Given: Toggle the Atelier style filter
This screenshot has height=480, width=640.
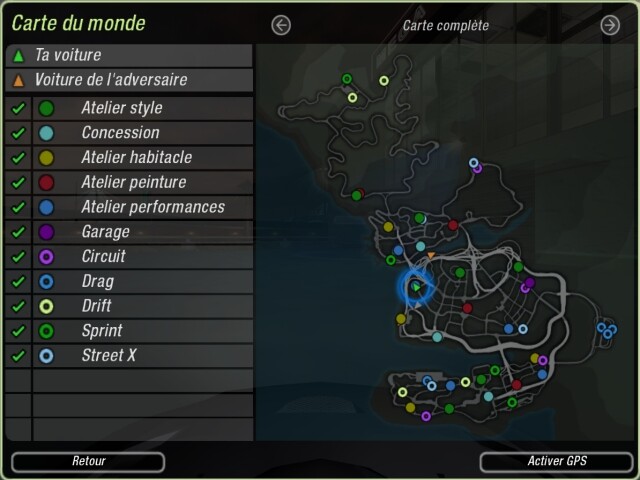Looking at the screenshot, I should (18, 108).
